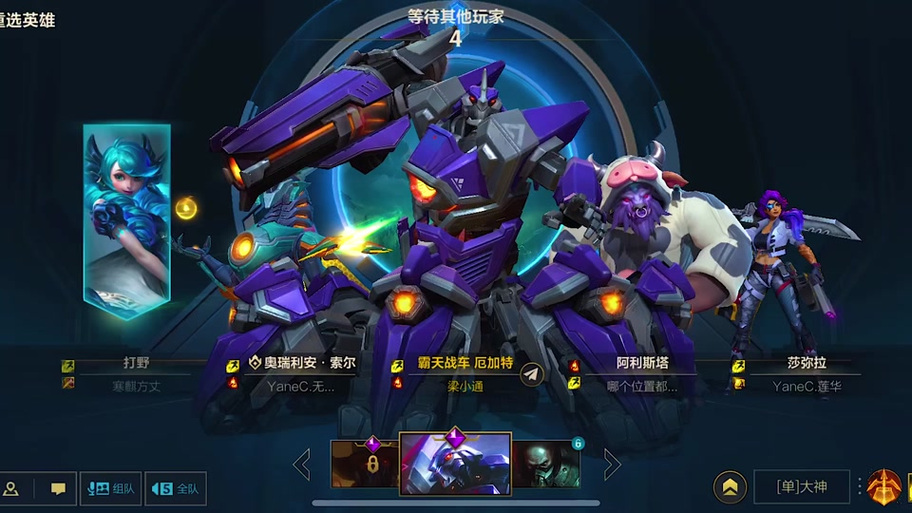Toggle the 全队 all-team speaker channel

tap(175, 489)
